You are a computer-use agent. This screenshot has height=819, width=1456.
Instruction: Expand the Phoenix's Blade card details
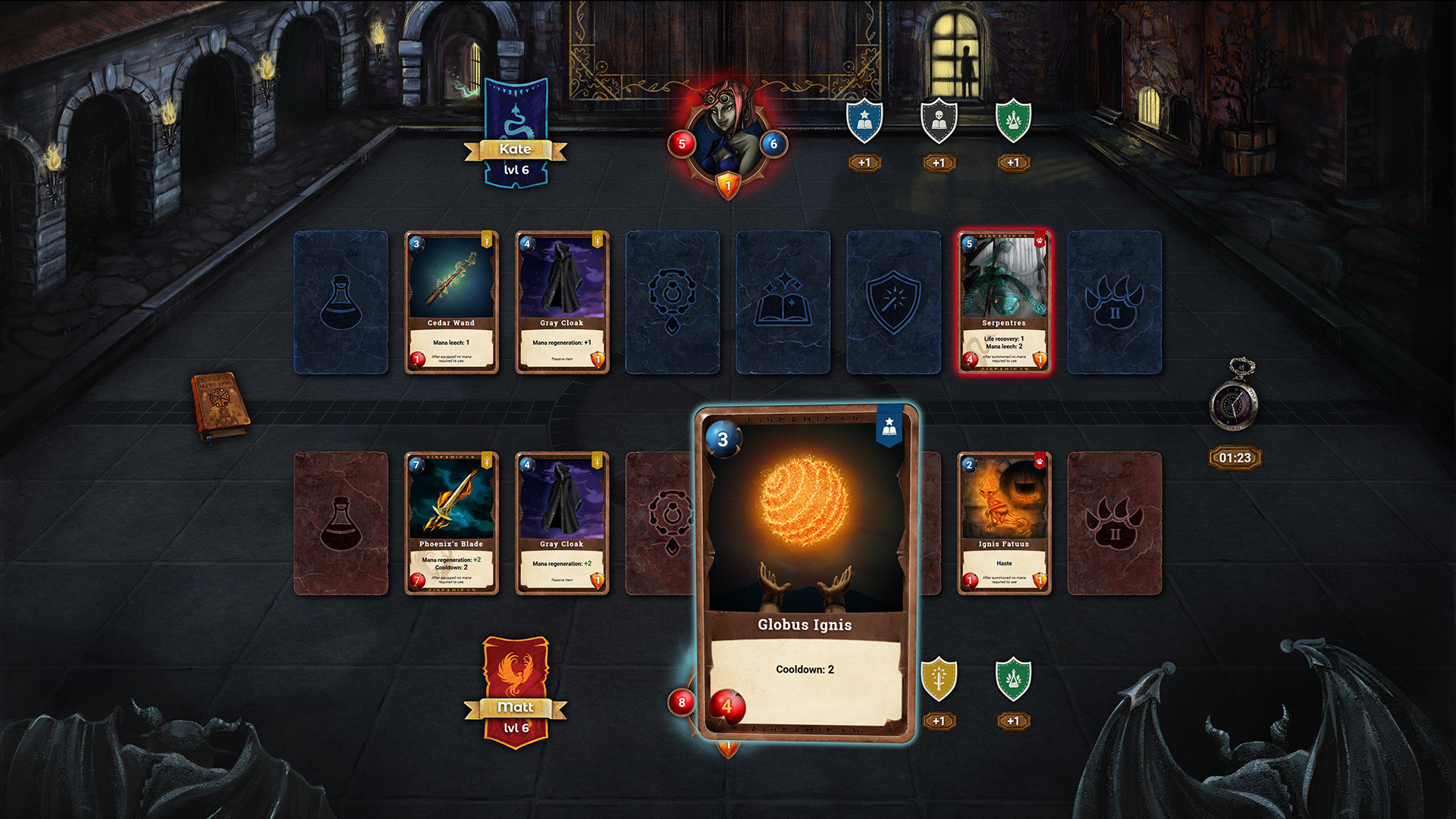[452, 521]
